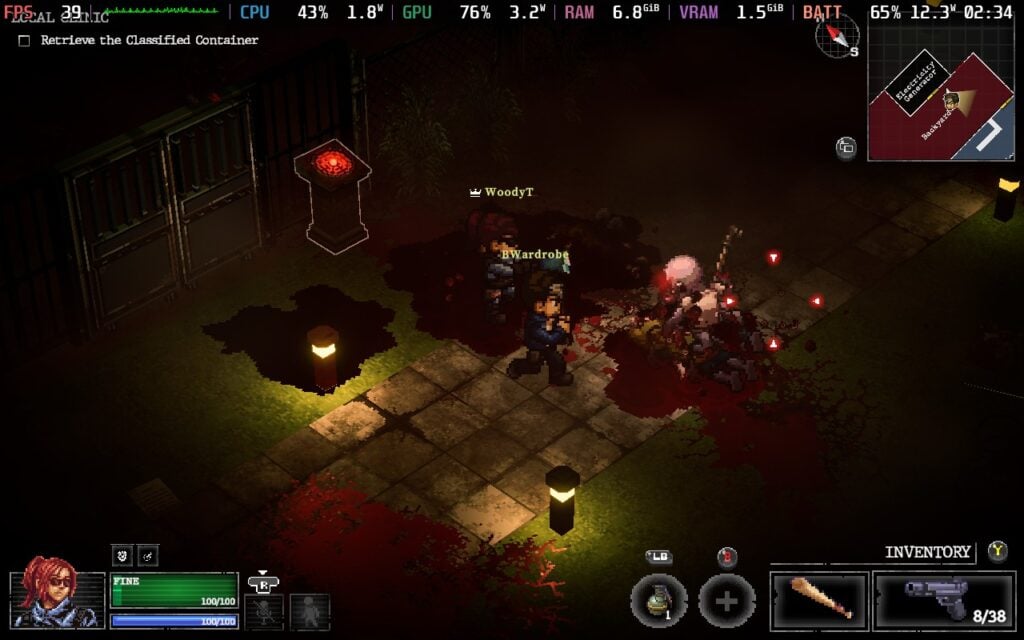Open the Inventory panel

pyautogui.click(x=927, y=552)
